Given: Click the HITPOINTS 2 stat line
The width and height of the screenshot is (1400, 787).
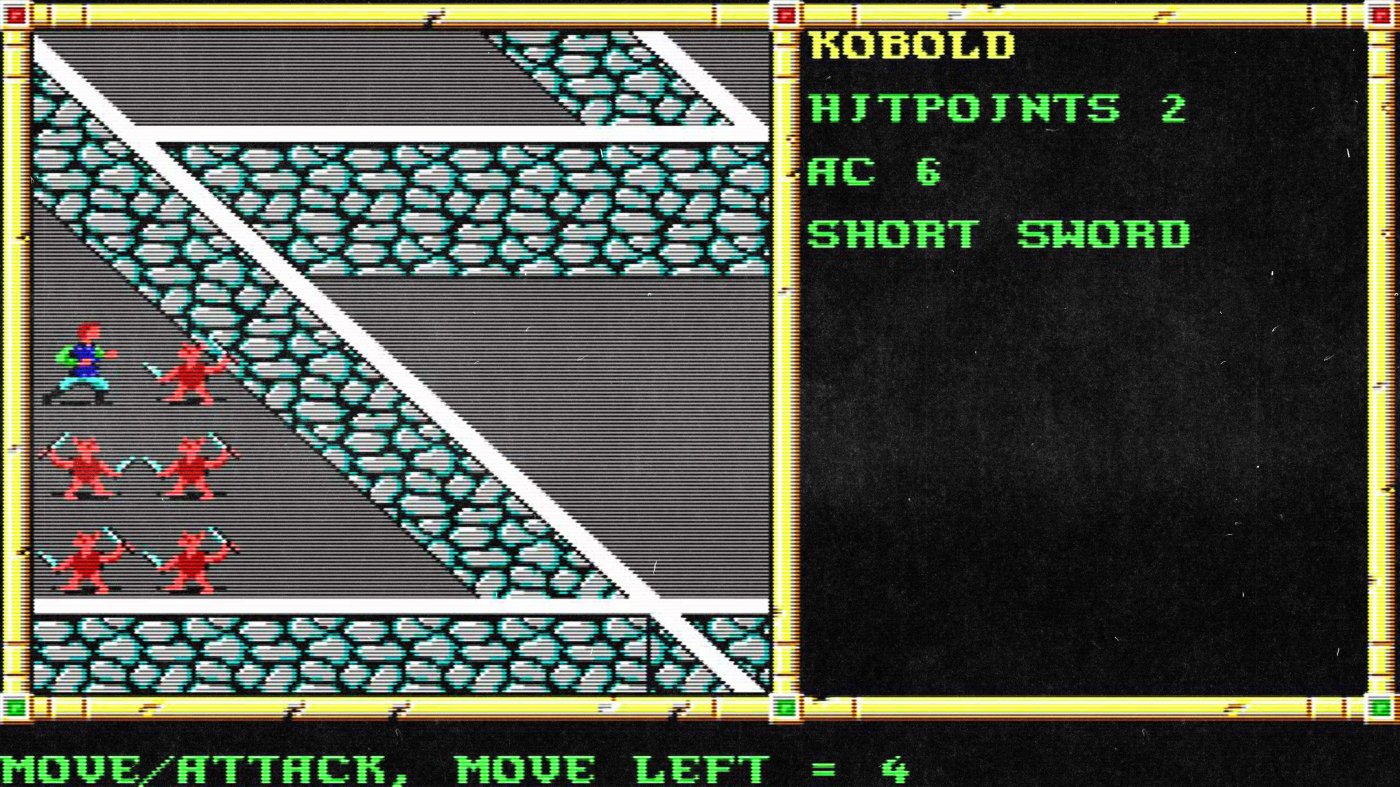Looking at the screenshot, I should pyautogui.click(x=995, y=108).
